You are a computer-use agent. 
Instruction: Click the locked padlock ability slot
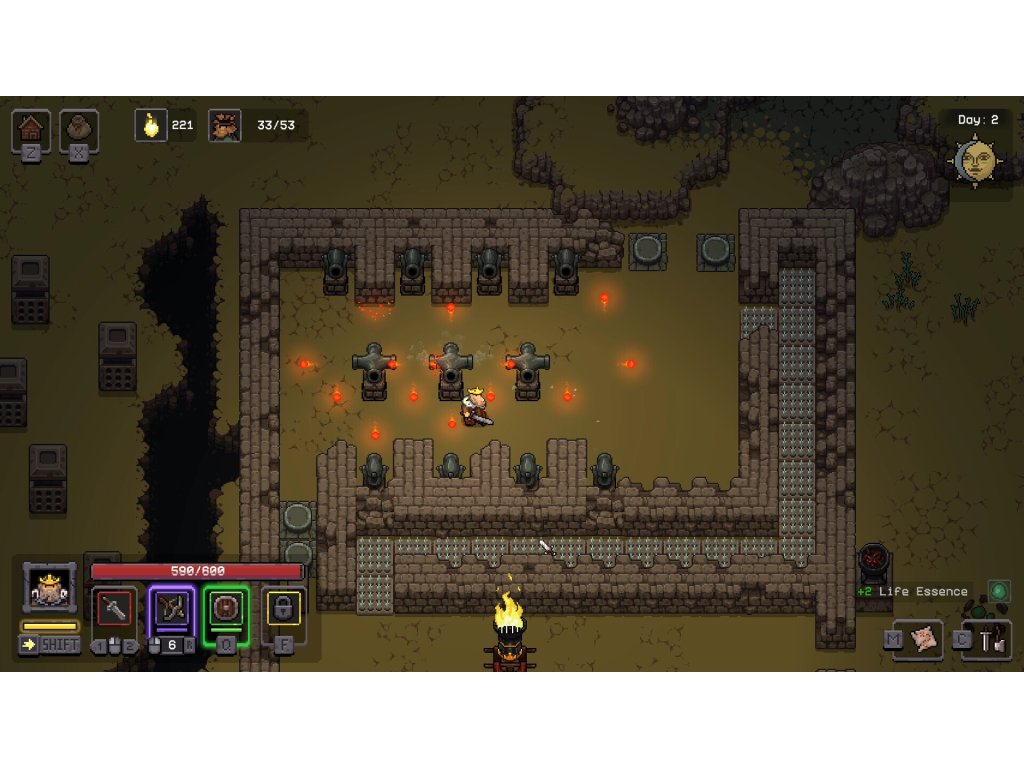coord(283,609)
